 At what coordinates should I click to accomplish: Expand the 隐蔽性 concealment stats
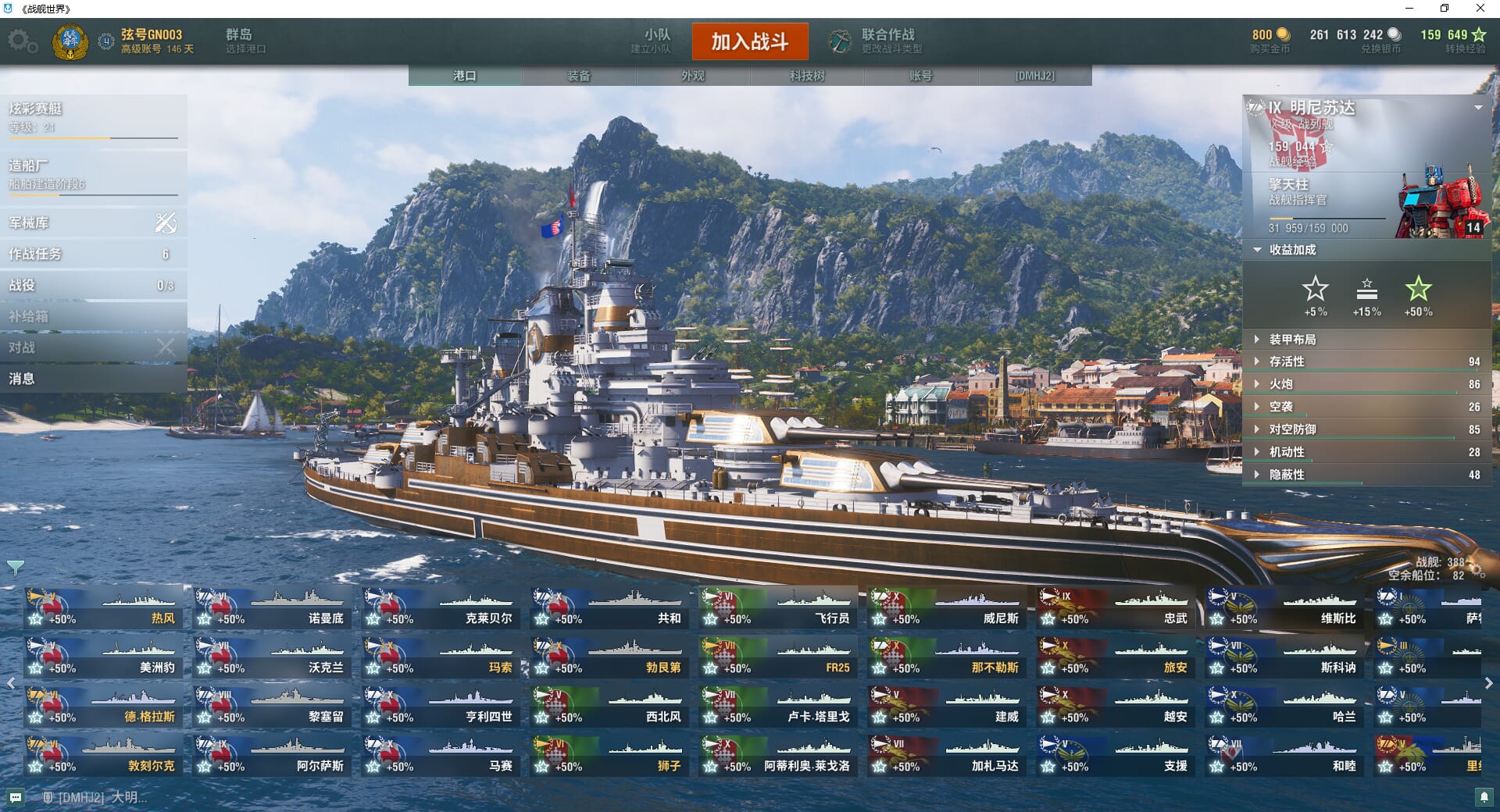[1287, 475]
